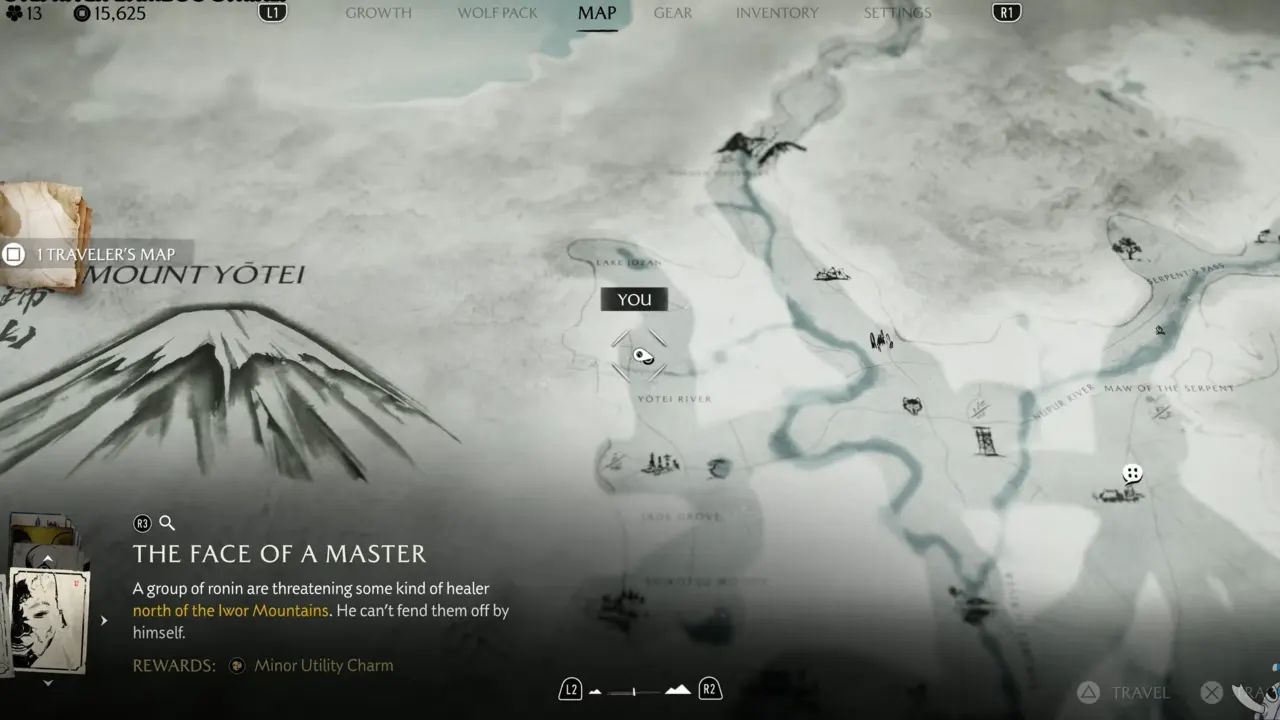Switch to the Growth tab

click(x=378, y=13)
